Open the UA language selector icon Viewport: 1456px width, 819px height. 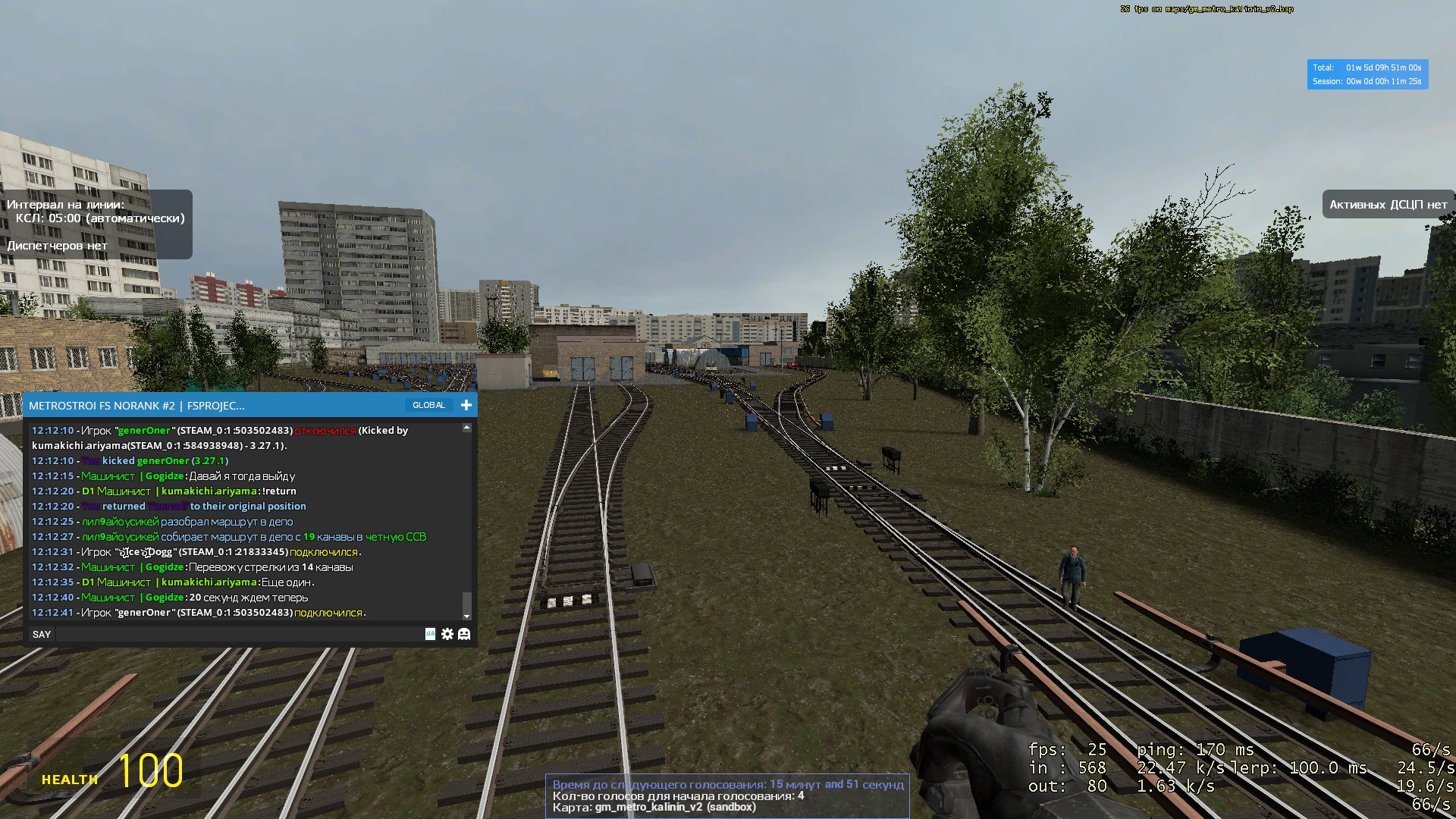[x=430, y=634]
